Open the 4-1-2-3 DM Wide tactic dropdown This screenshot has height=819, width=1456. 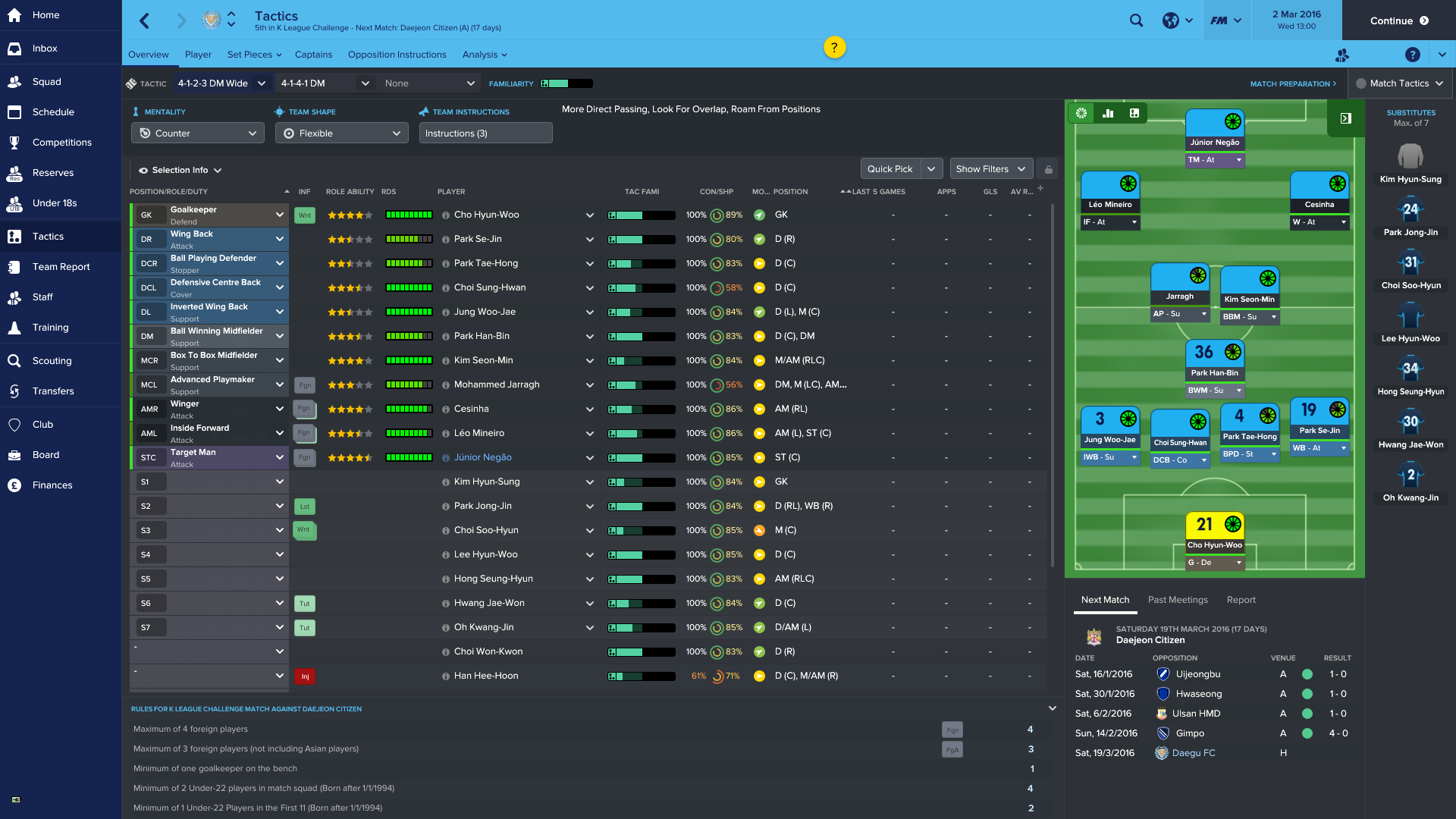click(x=221, y=83)
